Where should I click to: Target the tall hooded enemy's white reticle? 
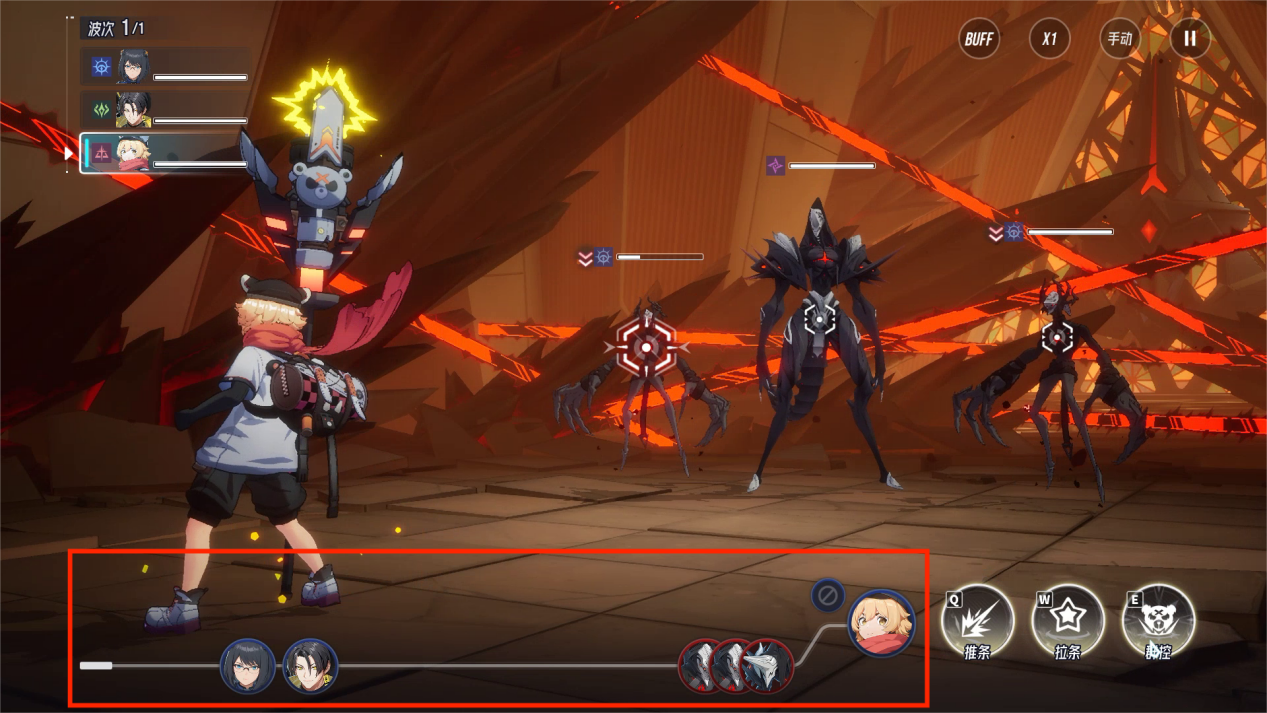[x=820, y=319]
